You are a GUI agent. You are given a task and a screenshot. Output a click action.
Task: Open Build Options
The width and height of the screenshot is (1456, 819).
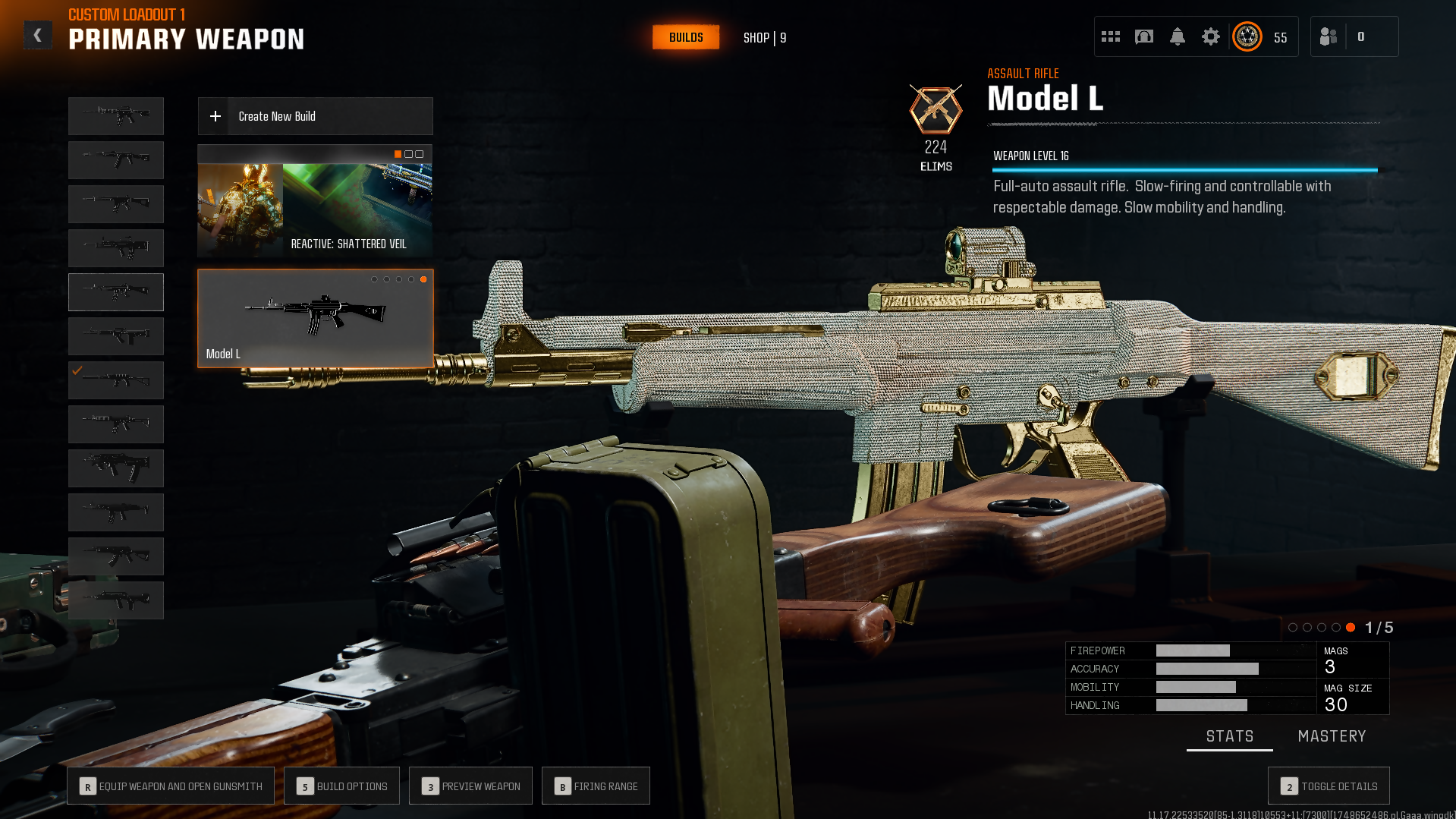pyautogui.click(x=341, y=786)
